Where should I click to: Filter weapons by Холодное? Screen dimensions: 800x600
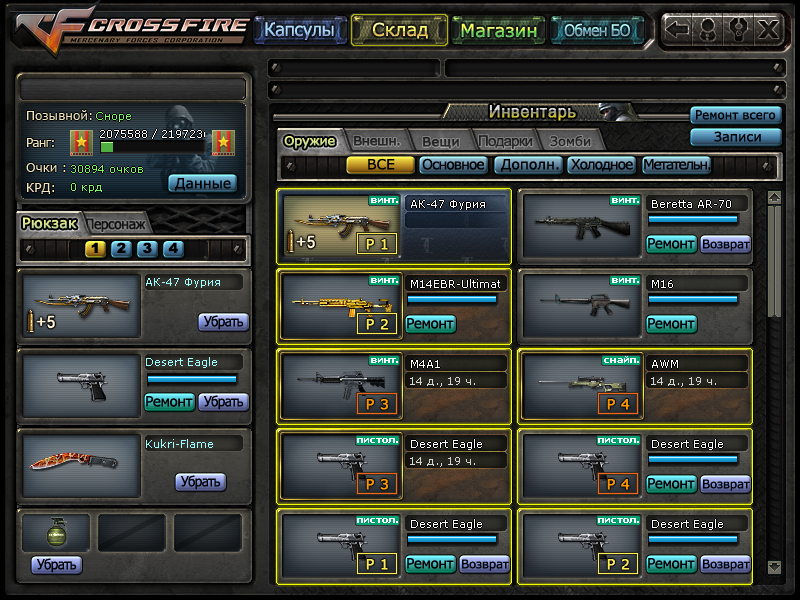[x=601, y=165]
